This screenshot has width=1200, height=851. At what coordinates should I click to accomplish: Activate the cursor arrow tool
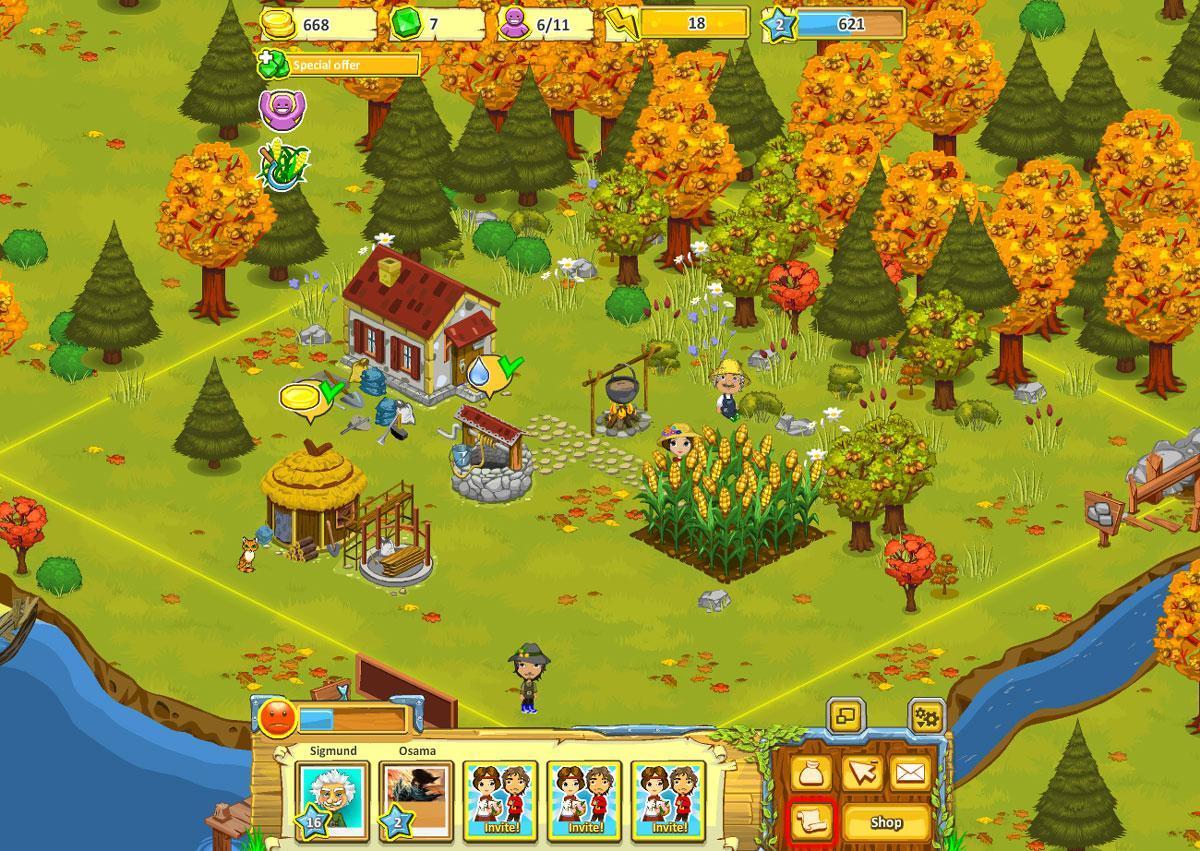(861, 772)
